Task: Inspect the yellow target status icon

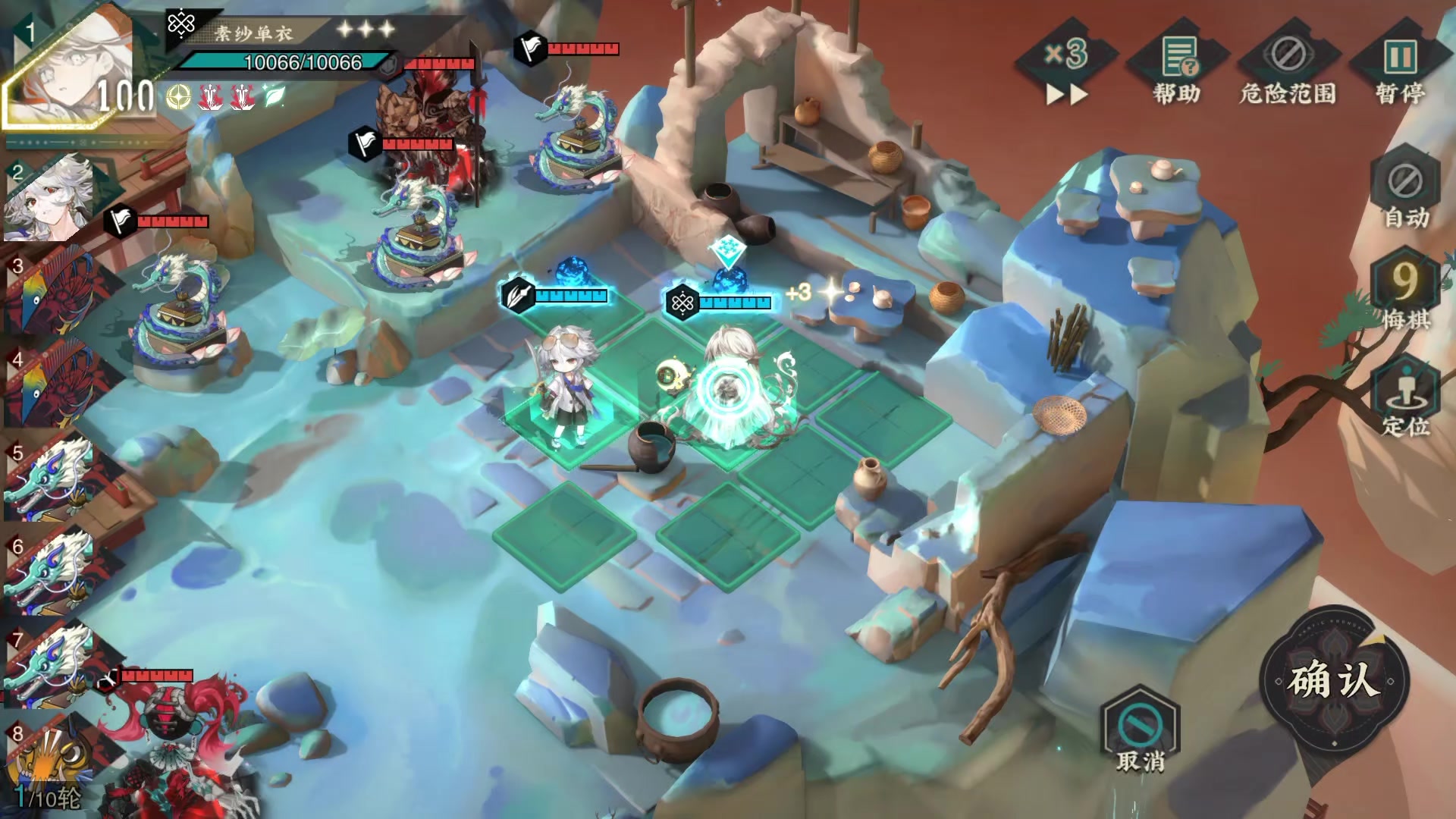Action: click(x=179, y=97)
